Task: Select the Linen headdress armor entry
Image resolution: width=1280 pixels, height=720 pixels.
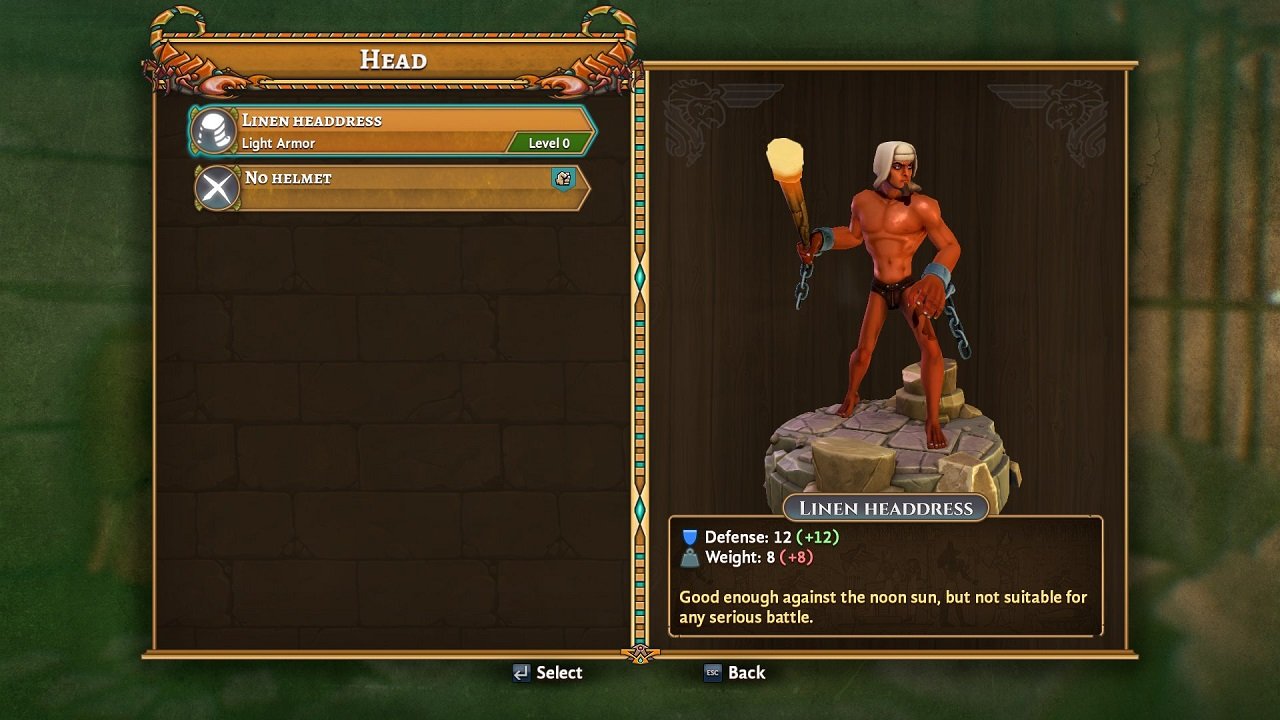Action: click(392, 131)
